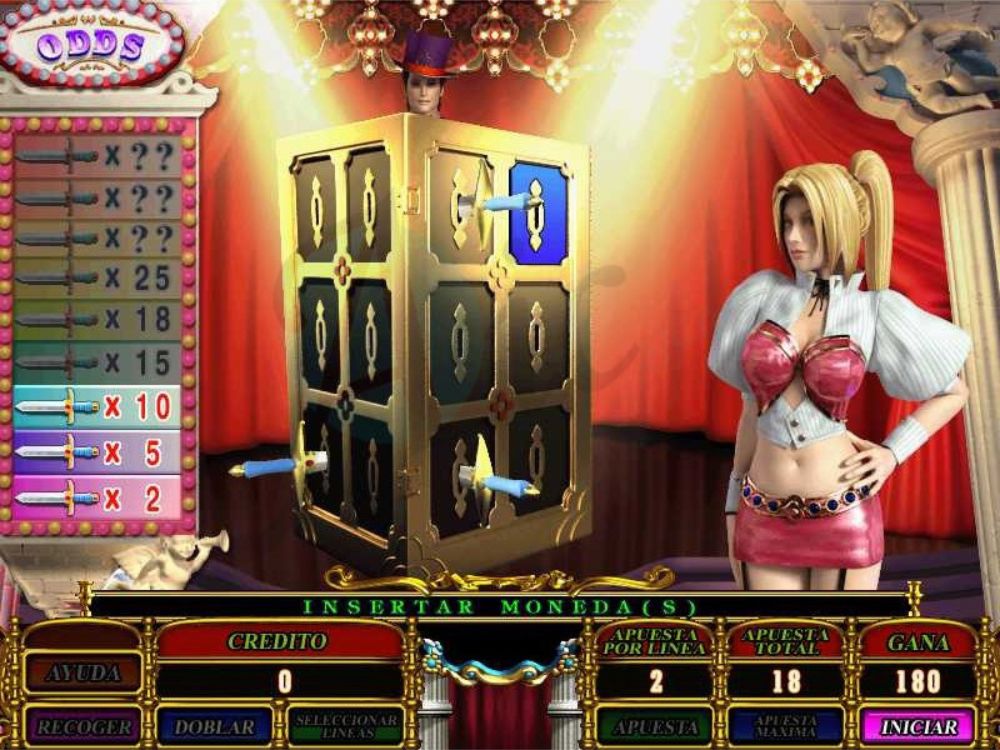This screenshot has height=750, width=1000.
Task: Select the Apuesta Maxima button
Action: pos(785,725)
